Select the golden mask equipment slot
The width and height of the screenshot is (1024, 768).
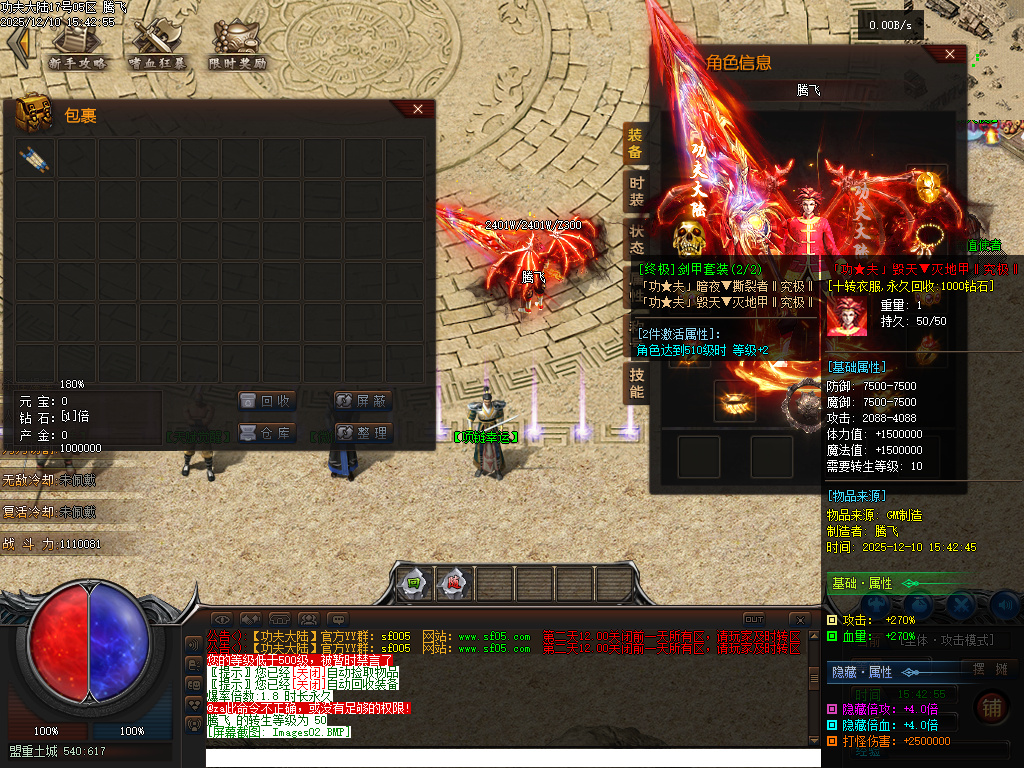tap(927, 185)
